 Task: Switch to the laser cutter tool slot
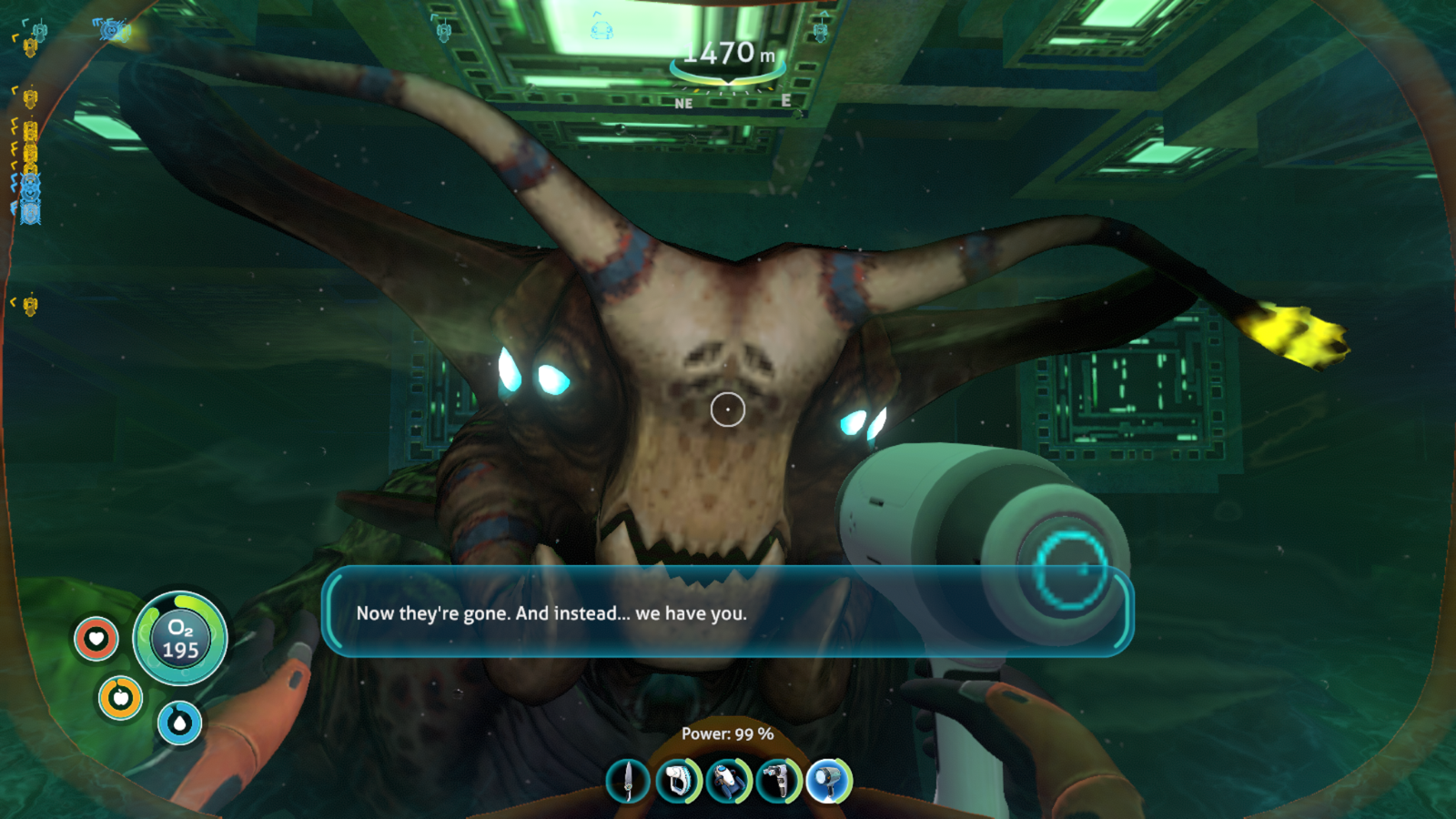click(x=778, y=781)
